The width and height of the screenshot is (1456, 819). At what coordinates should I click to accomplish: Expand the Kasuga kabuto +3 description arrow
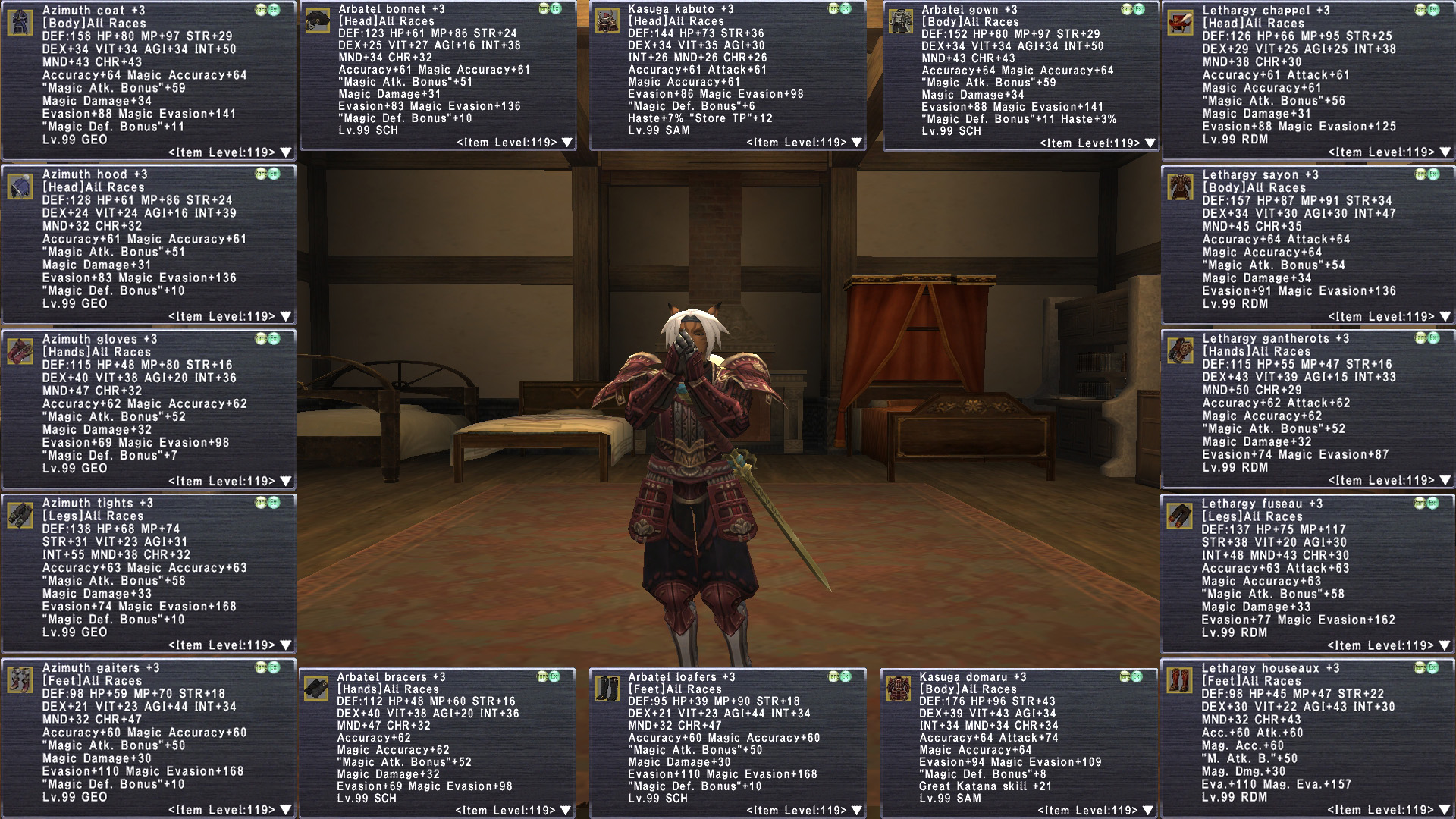pos(857,143)
